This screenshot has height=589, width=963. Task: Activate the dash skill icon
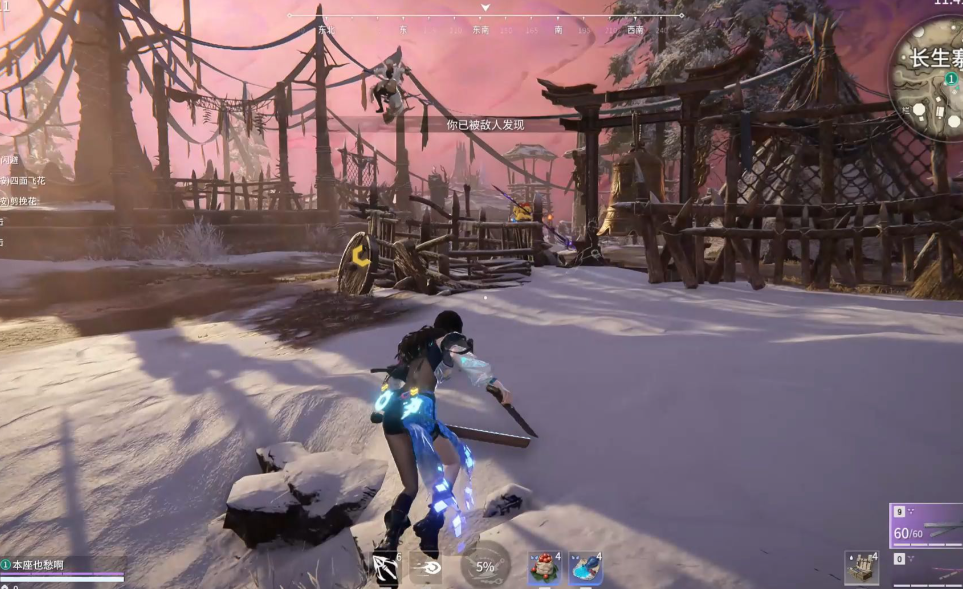(426, 568)
